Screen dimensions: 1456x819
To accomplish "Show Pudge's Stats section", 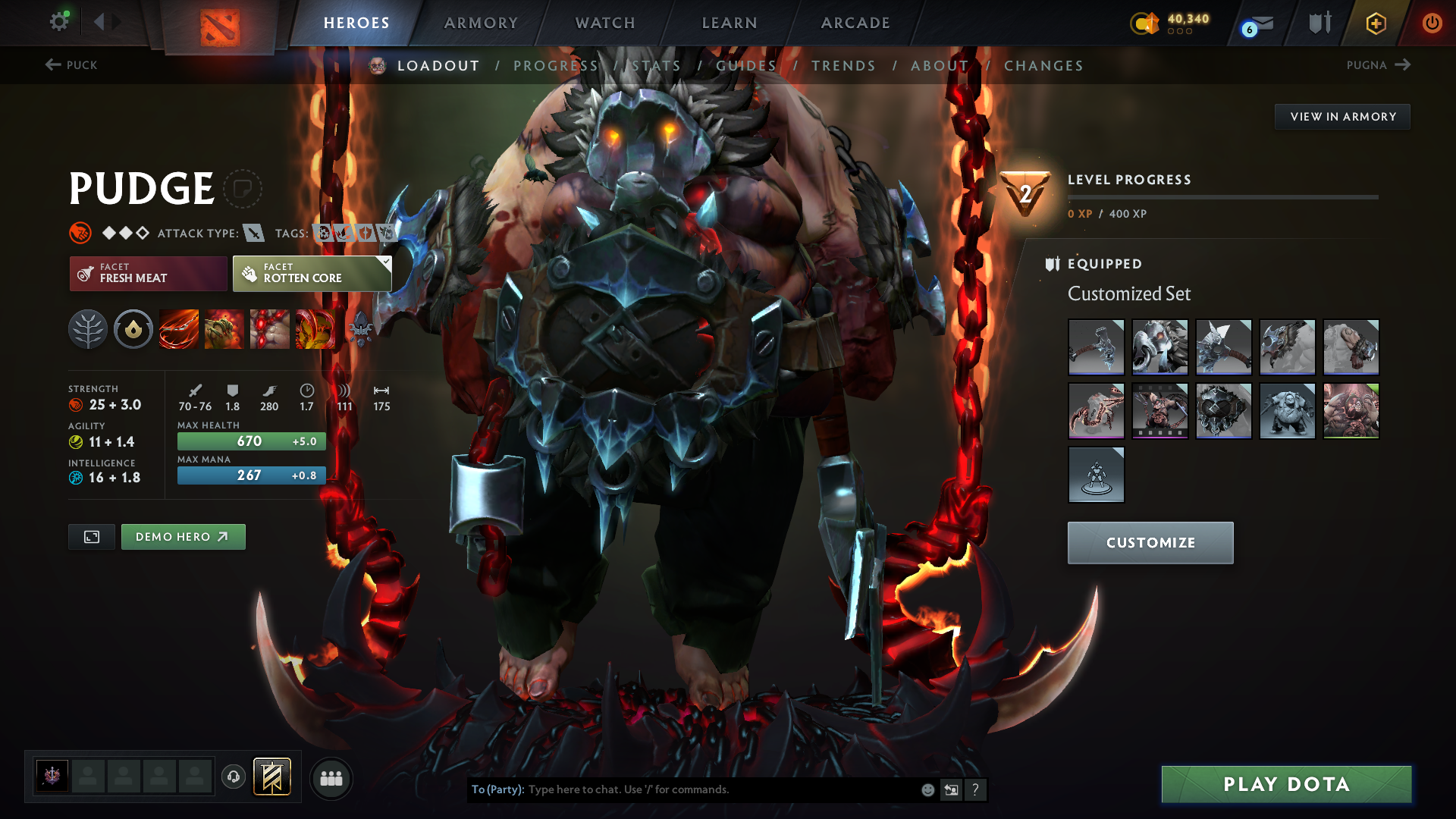I will pos(656,66).
